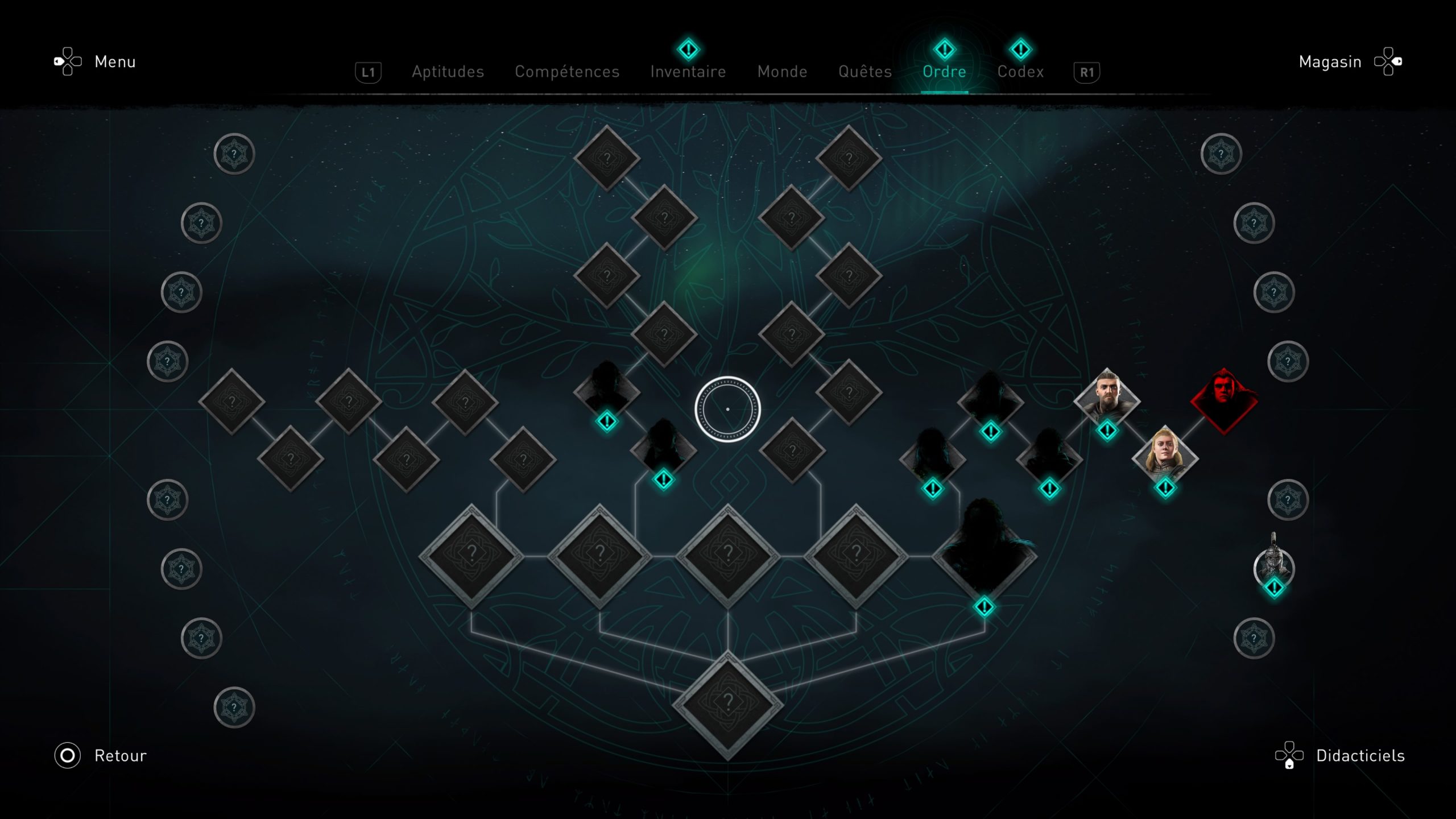
Task: Inspect the helmeted zealot circular portrait
Action: coord(1274,566)
